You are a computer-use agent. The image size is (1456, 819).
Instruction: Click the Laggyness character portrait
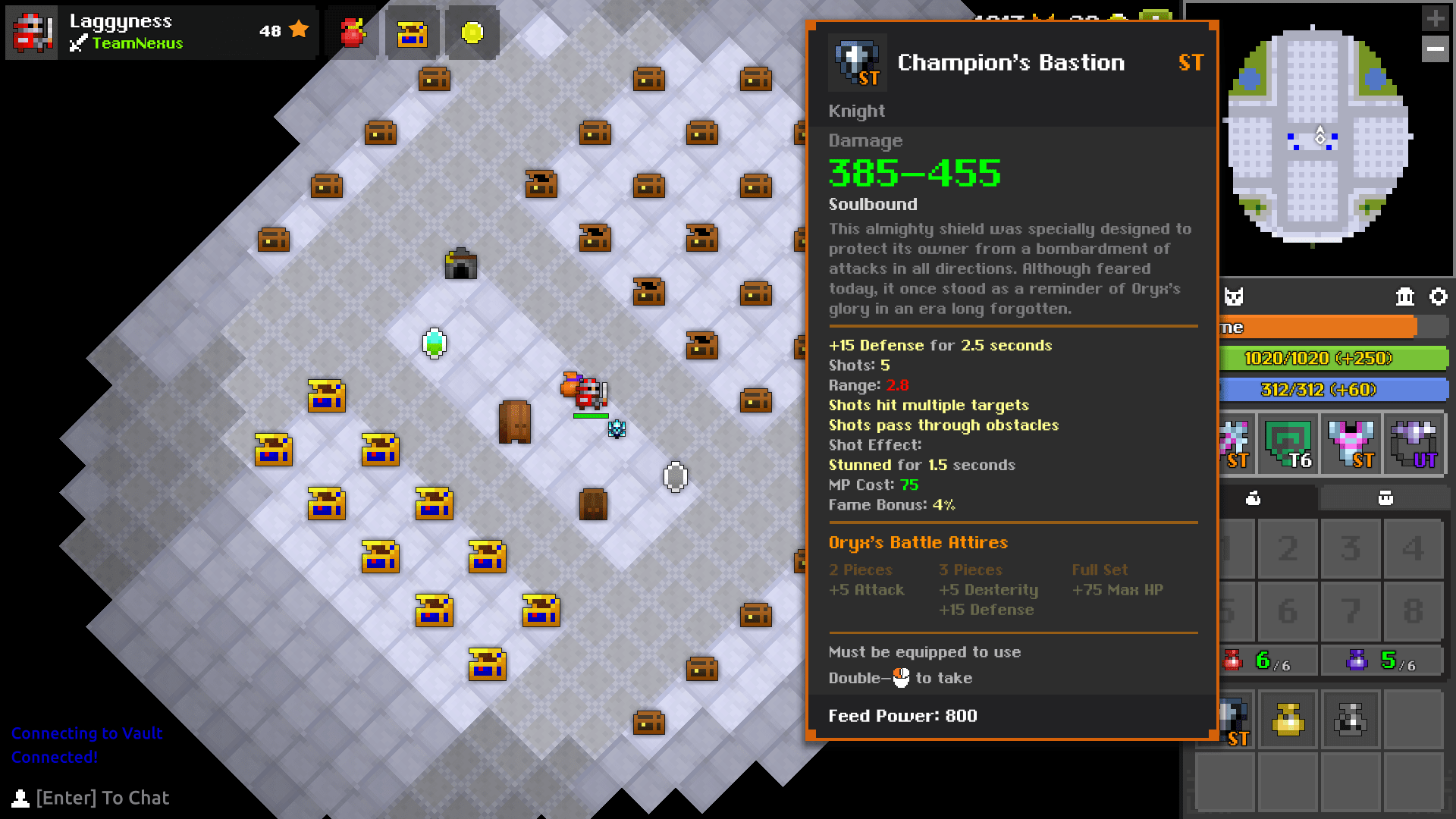[32, 32]
